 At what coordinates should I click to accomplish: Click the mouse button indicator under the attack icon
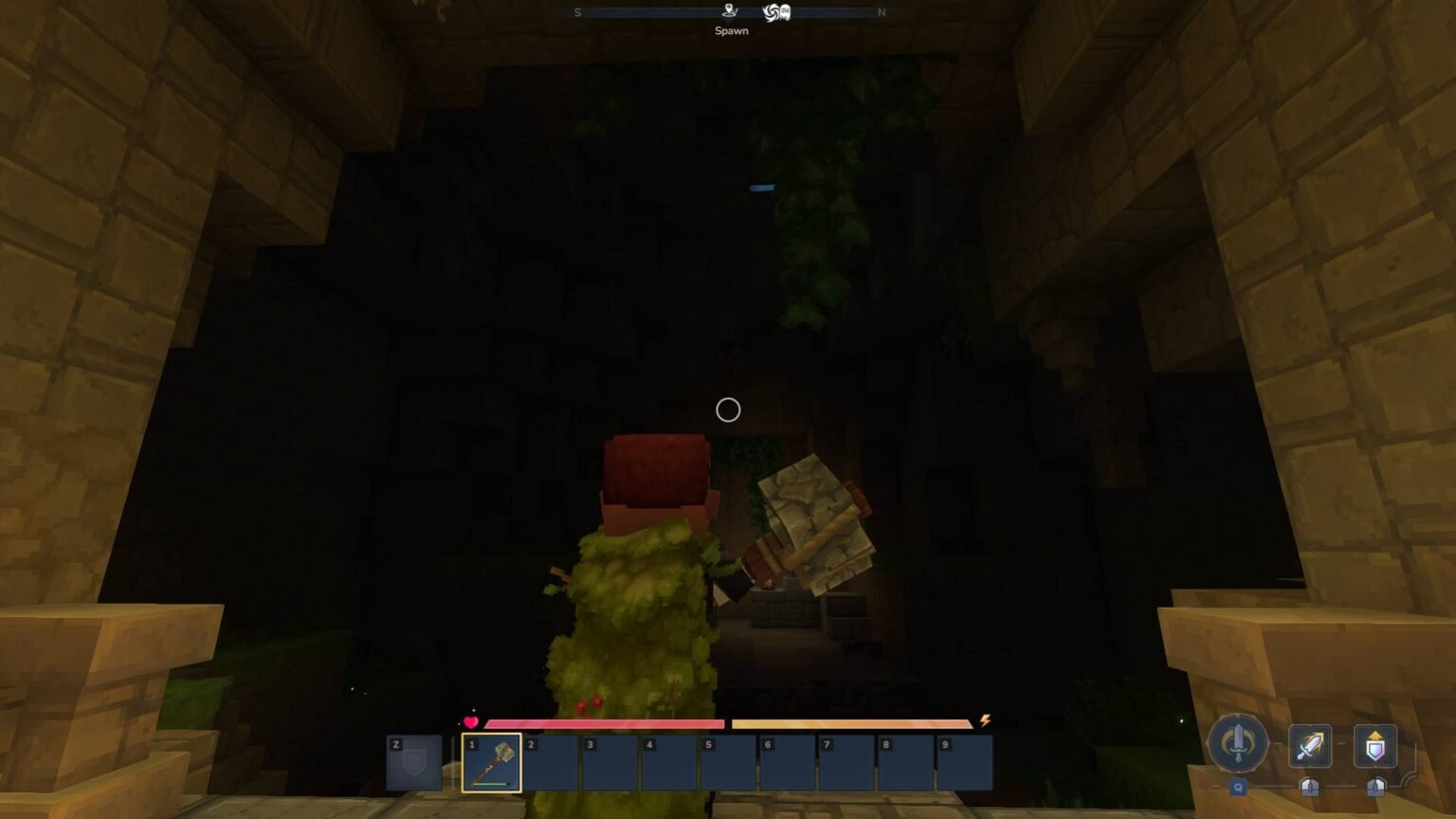click(1311, 787)
